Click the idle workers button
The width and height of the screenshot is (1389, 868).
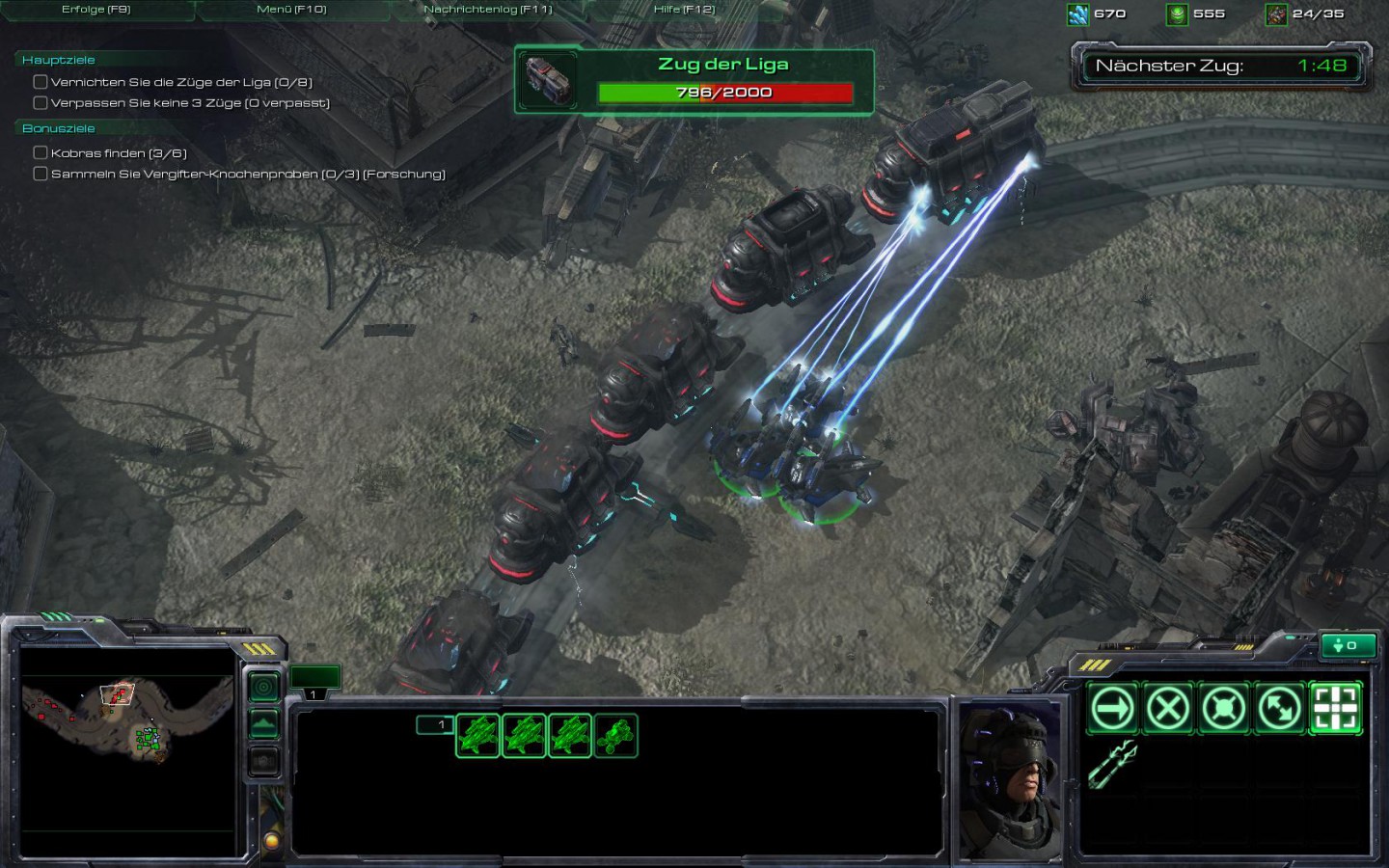click(1347, 645)
